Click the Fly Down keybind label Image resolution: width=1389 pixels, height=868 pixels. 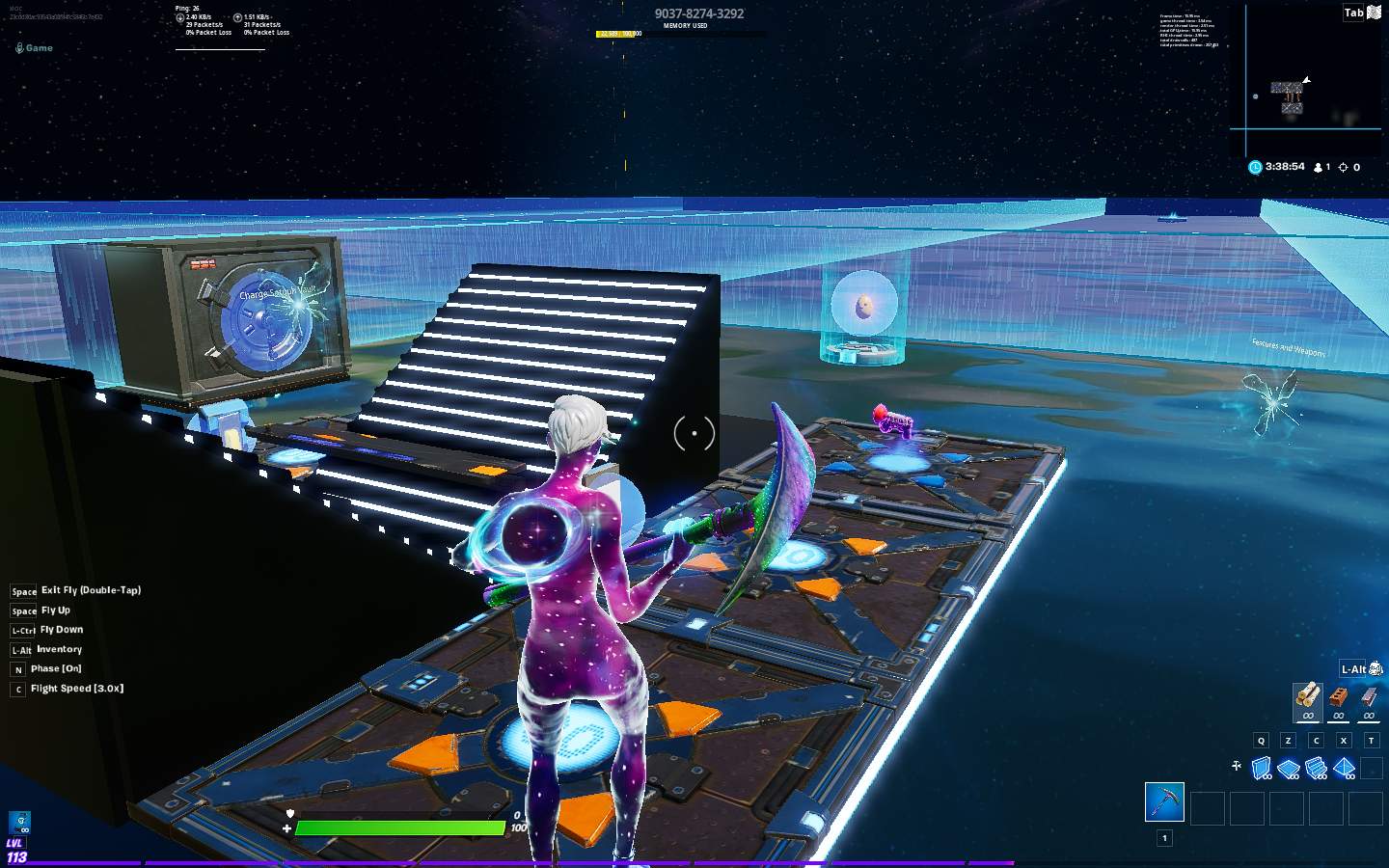click(x=62, y=629)
